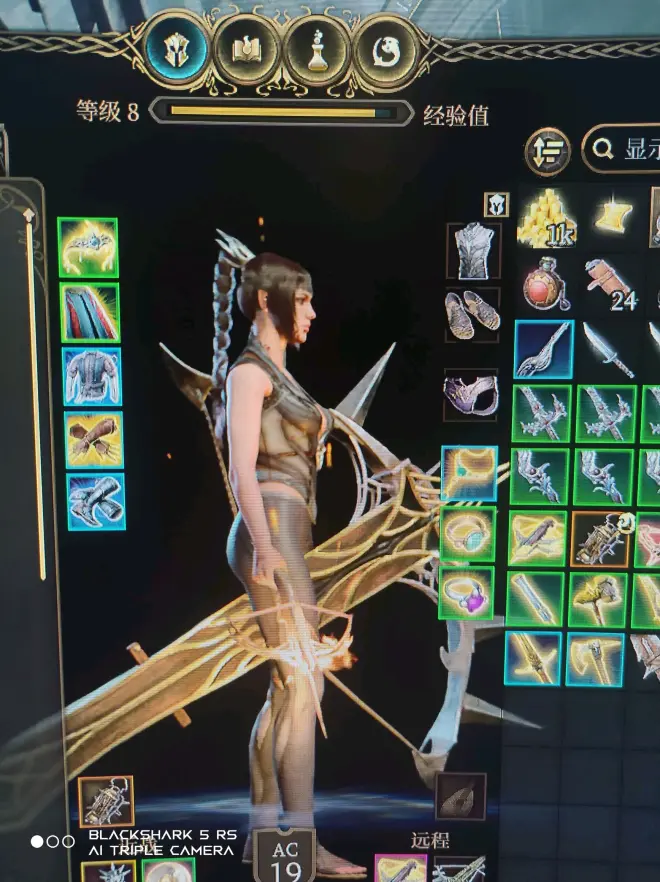660x882 pixels.
Task: Click the inventory sort button
Action: (x=547, y=150)
